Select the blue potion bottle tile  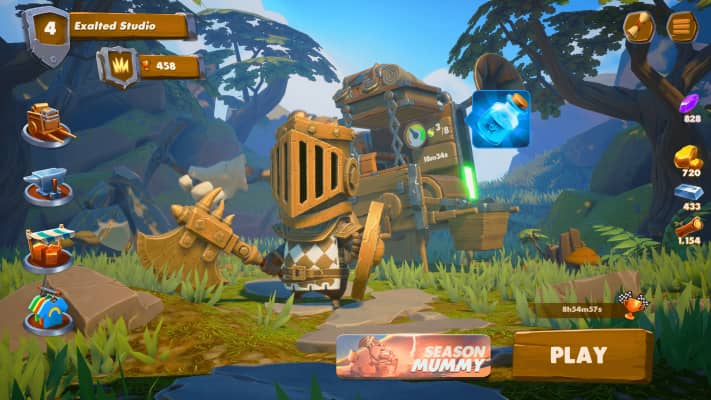pyautogui.click(x=500, y=119)
